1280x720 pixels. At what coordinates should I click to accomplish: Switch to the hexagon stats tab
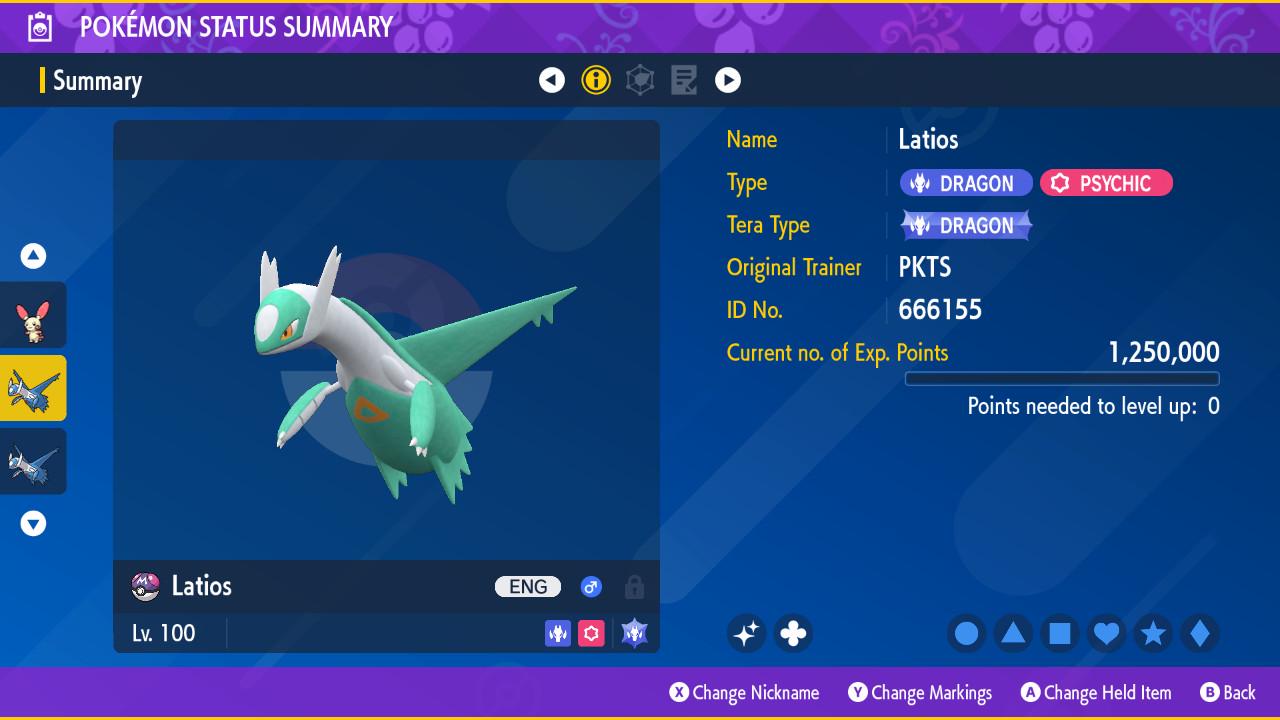pyautogui.click(x=640, y=80)
